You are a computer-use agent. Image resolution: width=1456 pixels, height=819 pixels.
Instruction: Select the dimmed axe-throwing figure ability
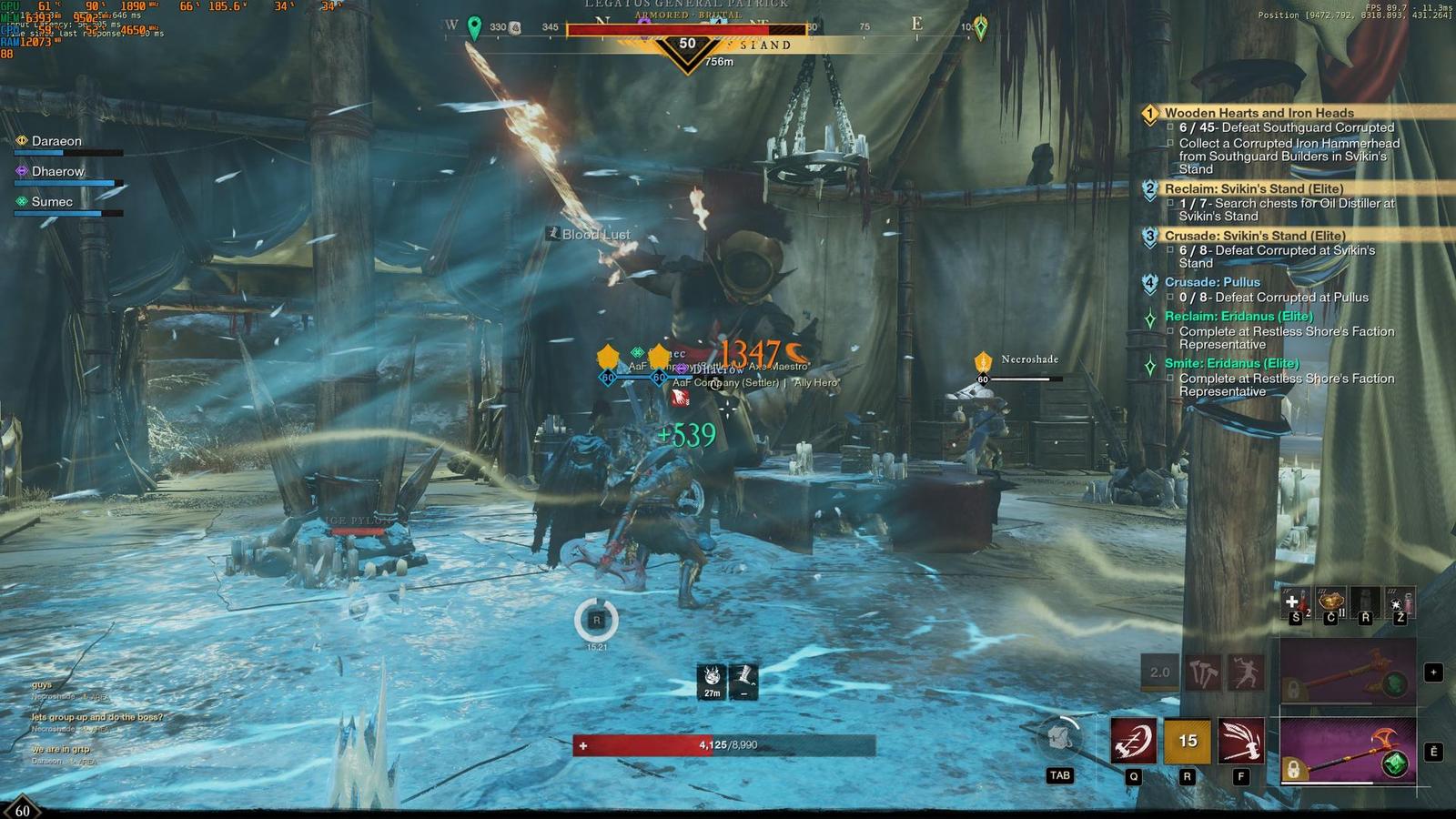(x=1246, y=672)
